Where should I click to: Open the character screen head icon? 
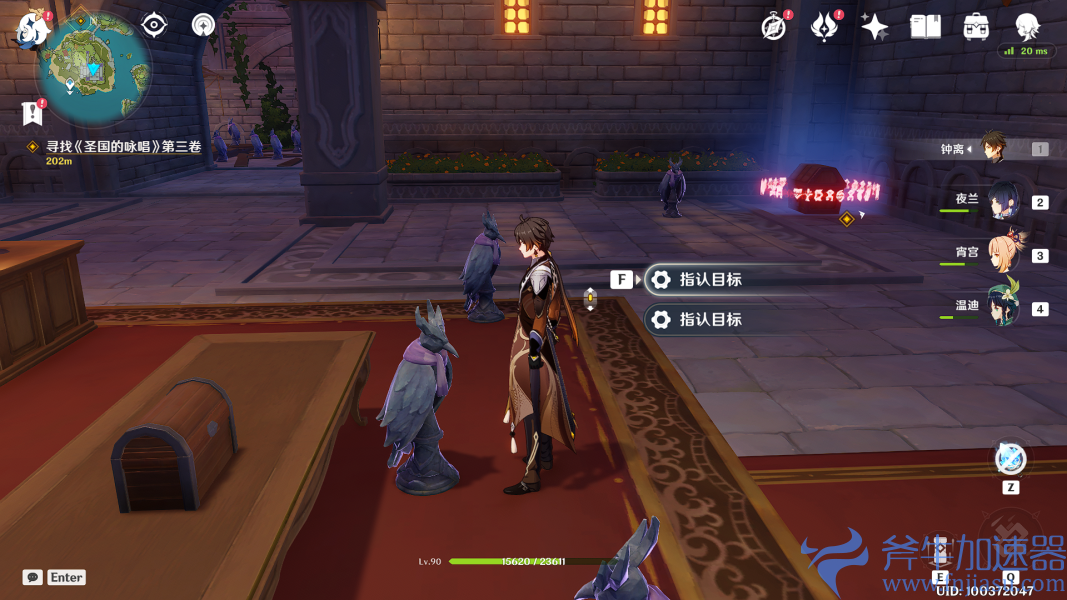click(1027, 26)
